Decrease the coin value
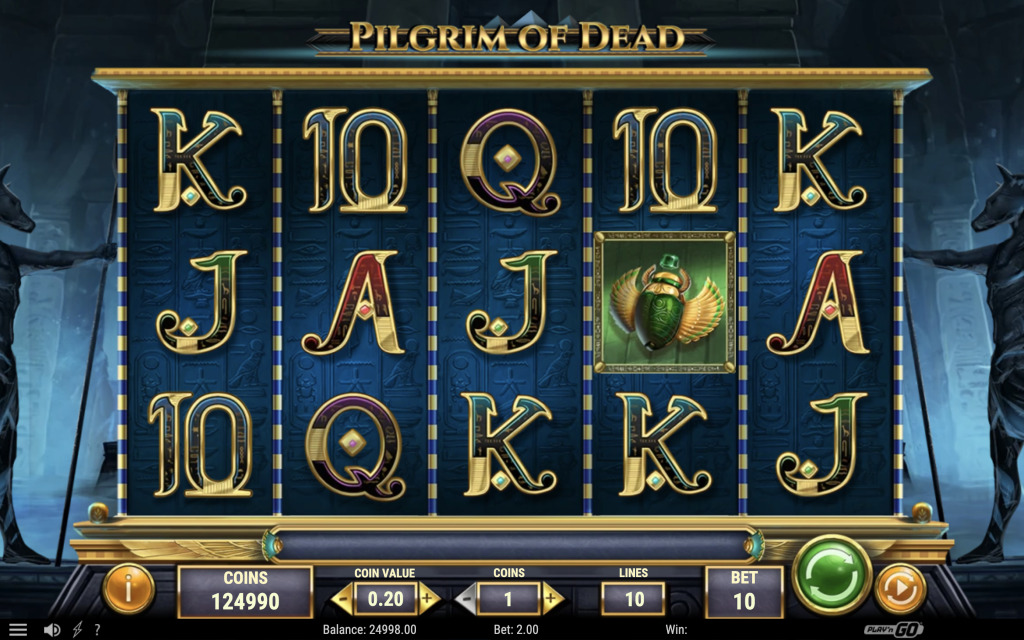This screenshot has height=640, width=1024. 342,598
